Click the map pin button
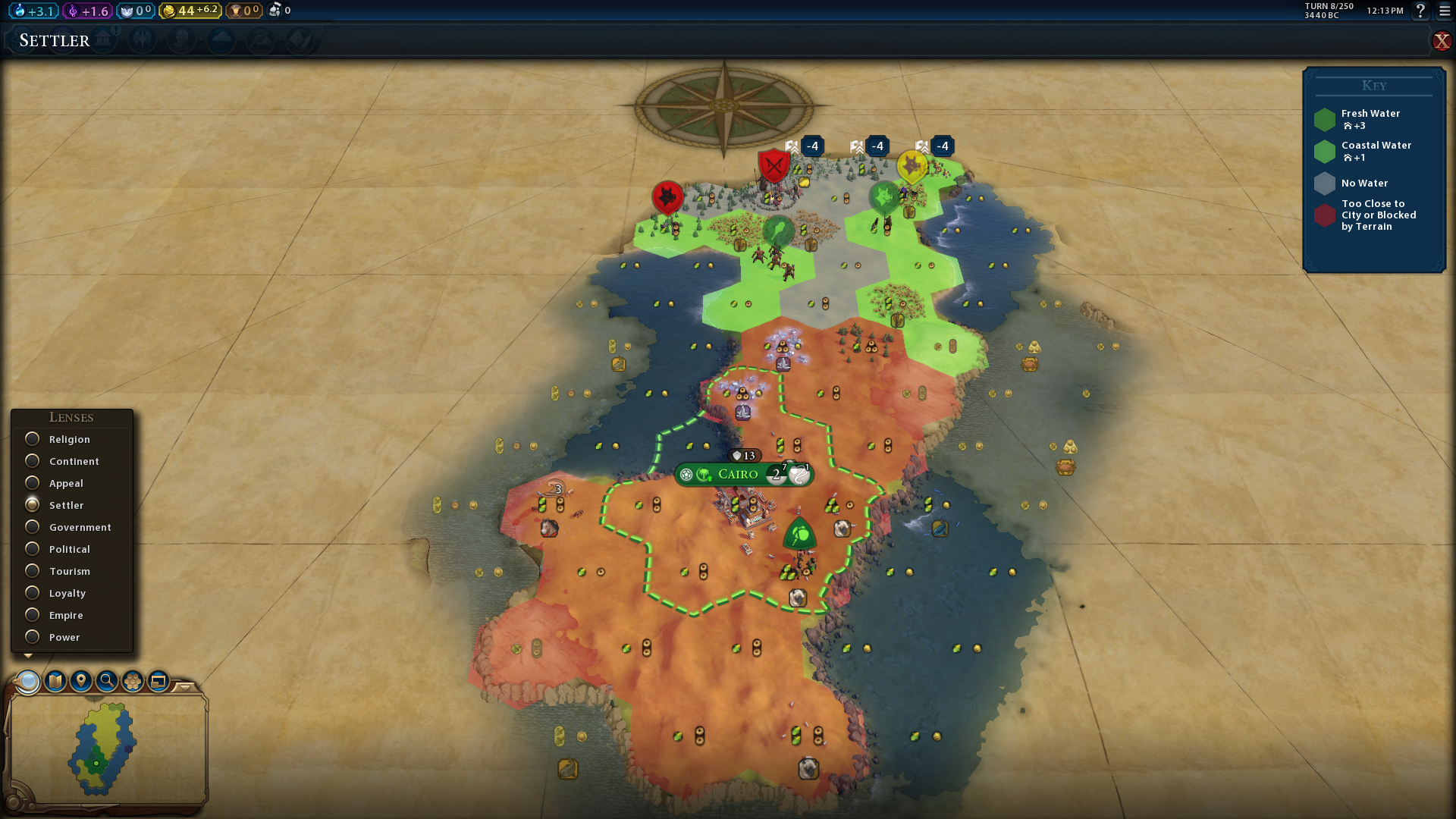The width and height of the screenshot is (1456, 819). [81, 681]
